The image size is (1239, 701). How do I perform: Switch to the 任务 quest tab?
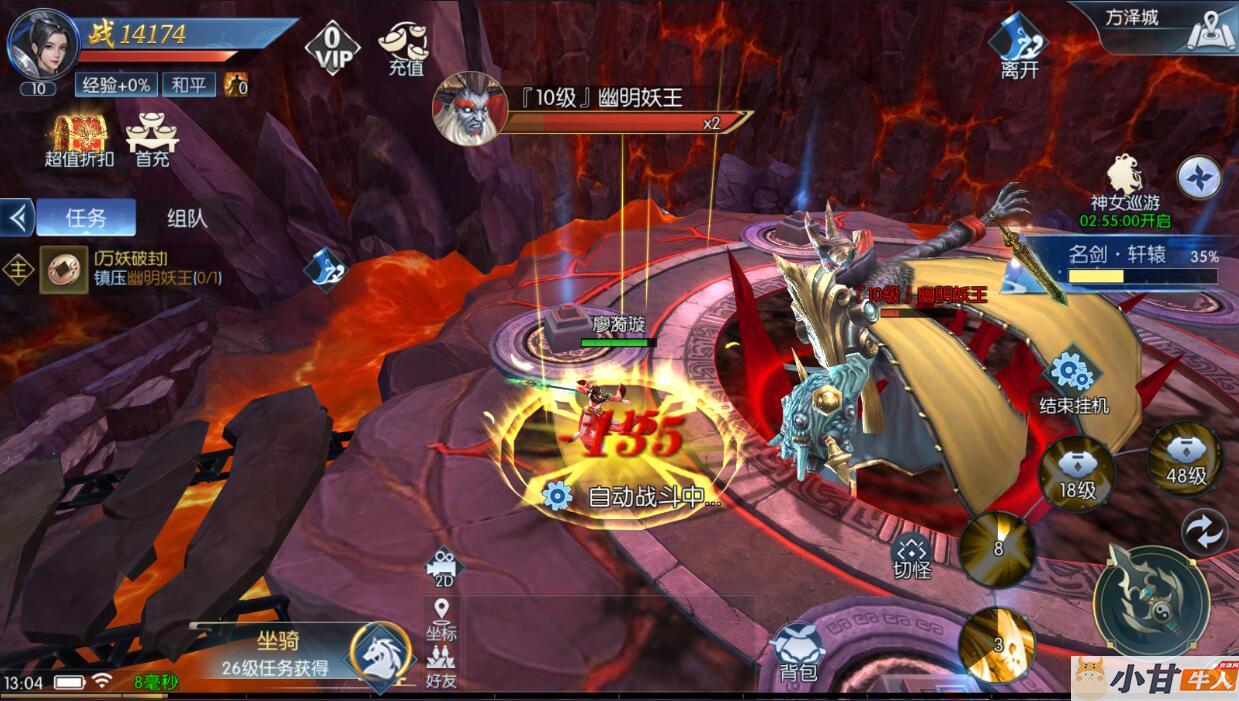coord(85,218)
